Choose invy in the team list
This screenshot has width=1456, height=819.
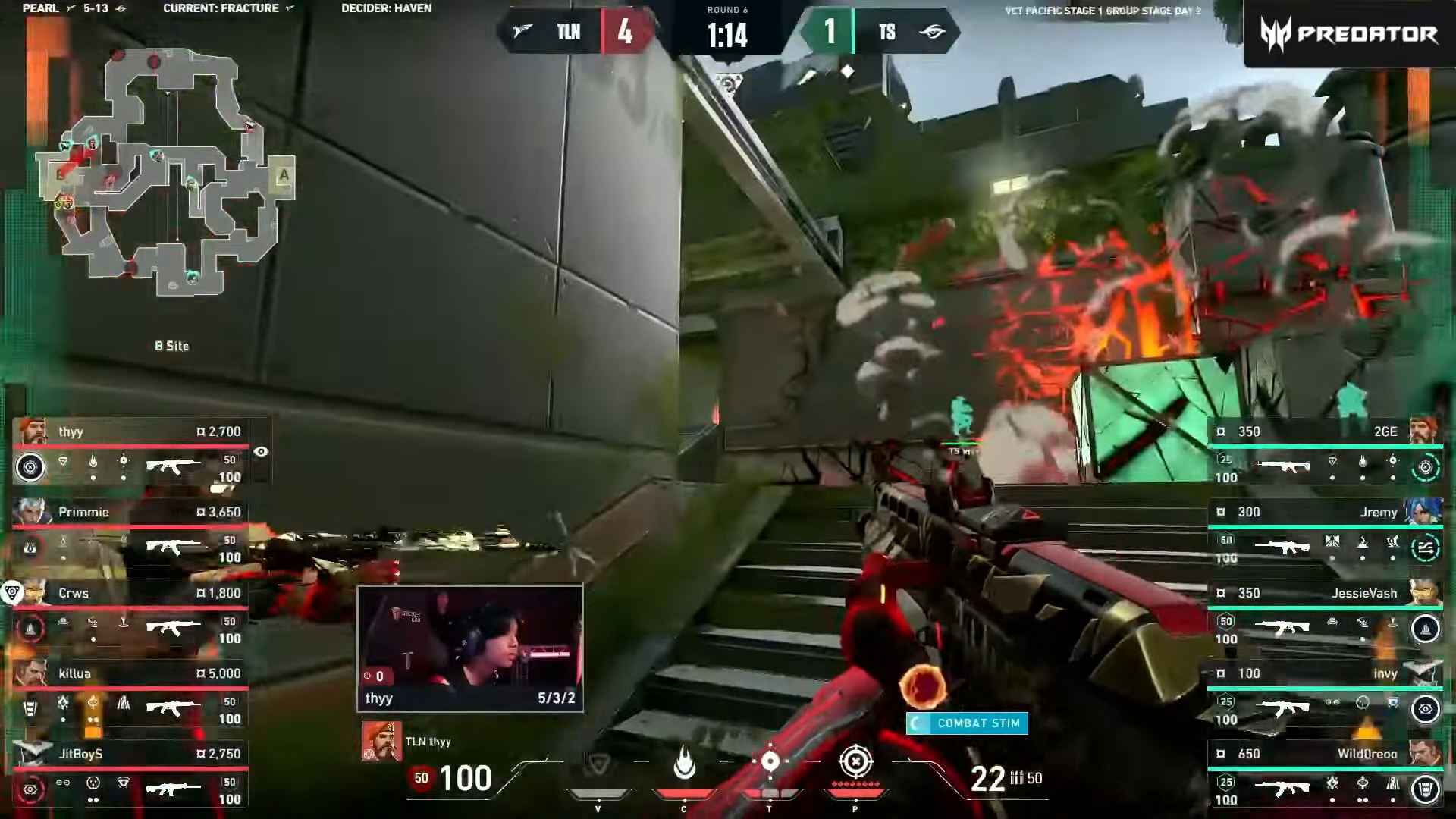click(x=1324, y=695)
